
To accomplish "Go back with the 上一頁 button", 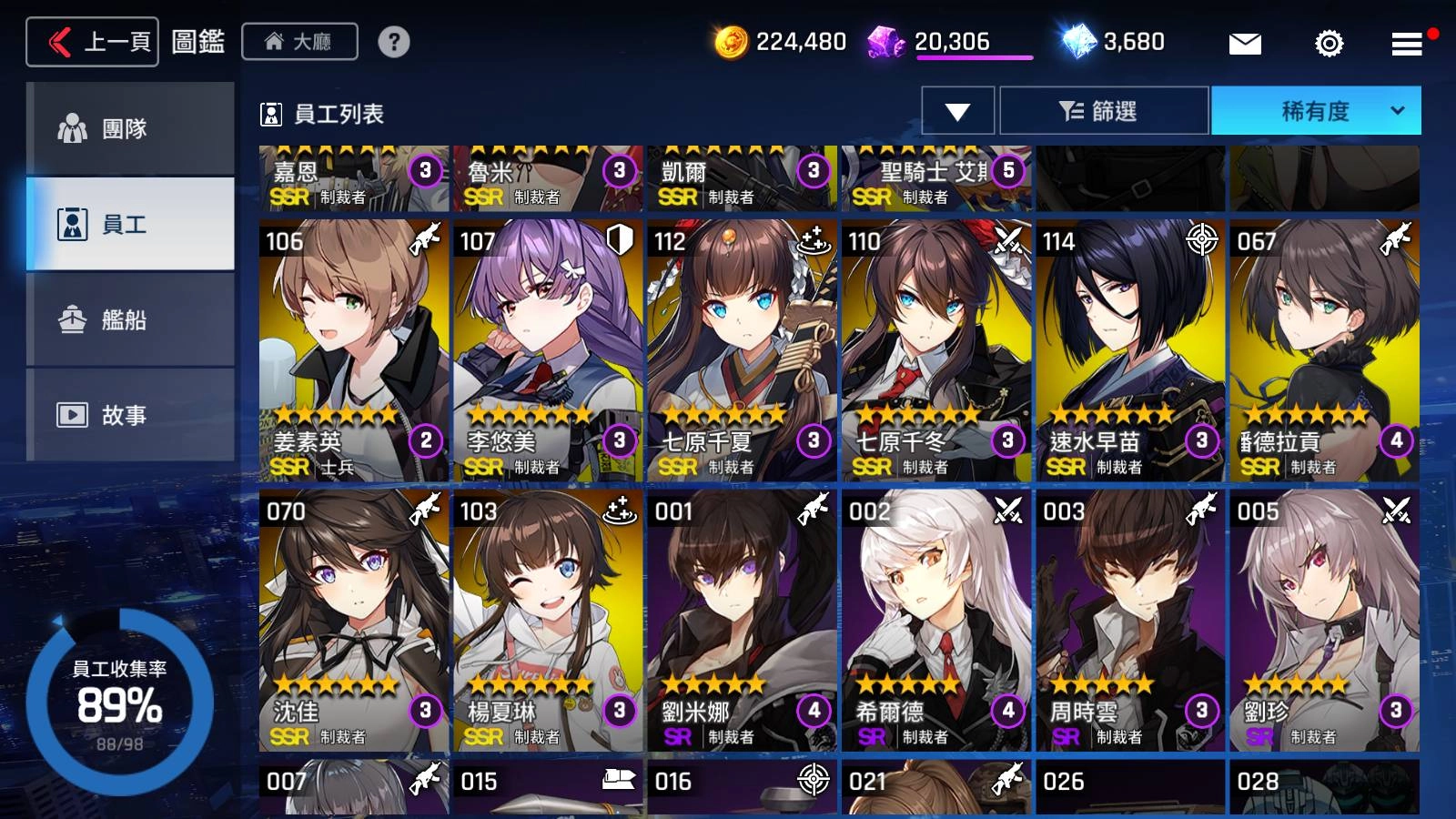I will click(93, 42).
